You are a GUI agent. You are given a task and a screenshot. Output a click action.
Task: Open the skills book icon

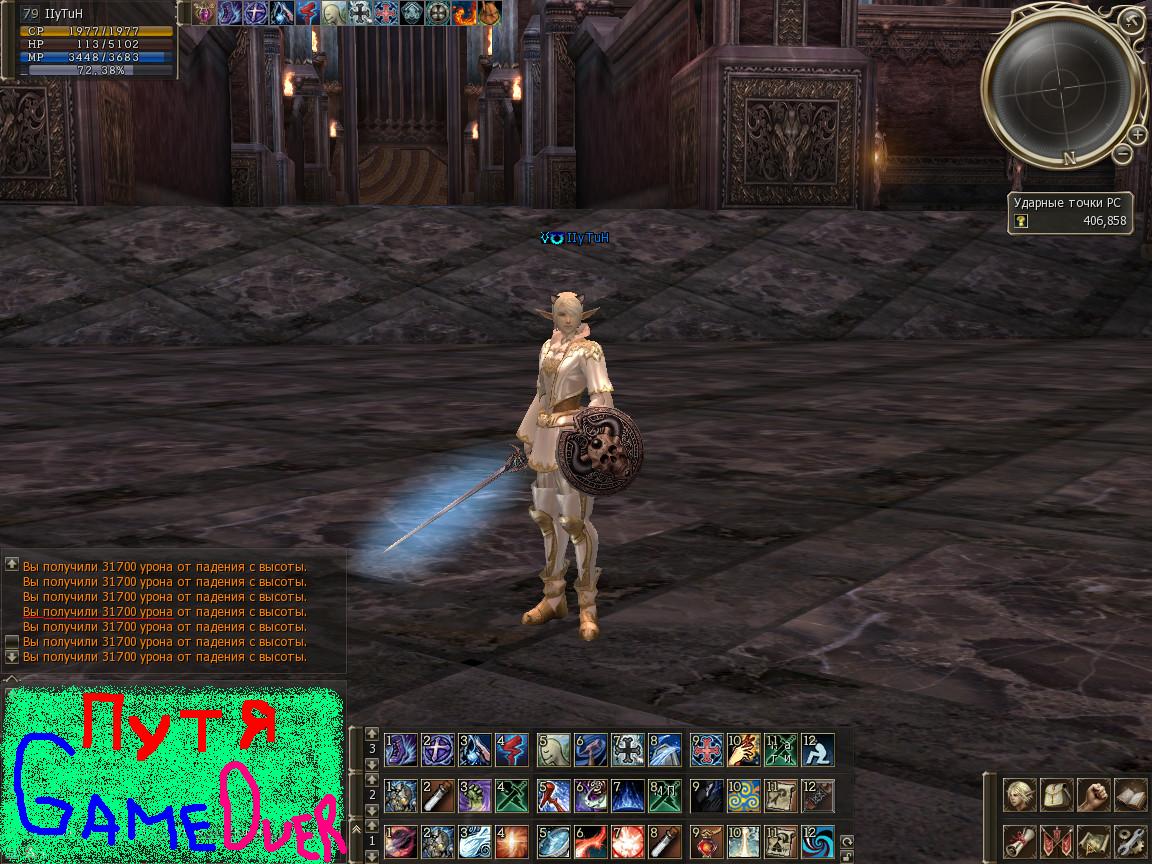coord(1130,796)
